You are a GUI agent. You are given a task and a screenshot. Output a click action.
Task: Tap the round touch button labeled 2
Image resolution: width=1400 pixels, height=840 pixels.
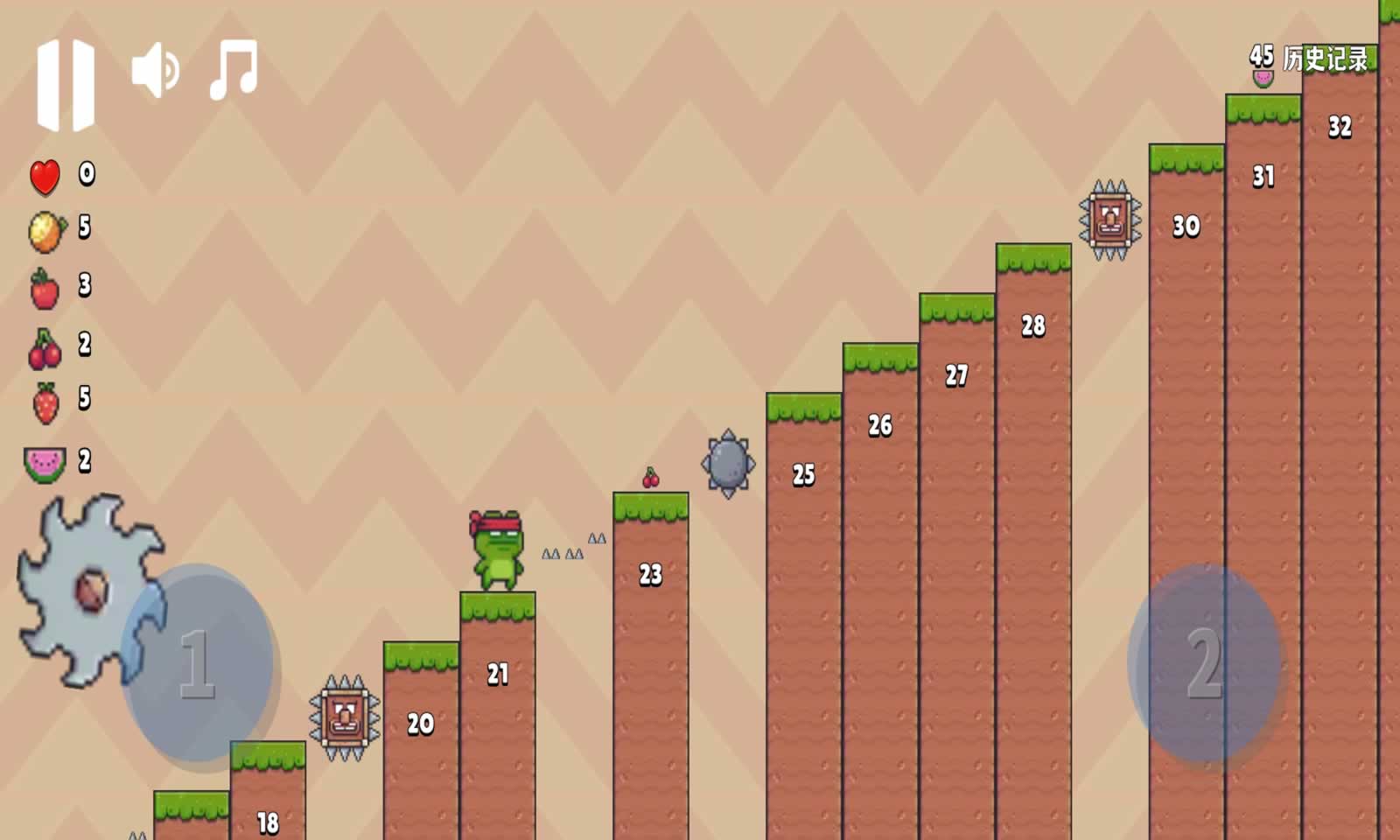(1204, 663)
